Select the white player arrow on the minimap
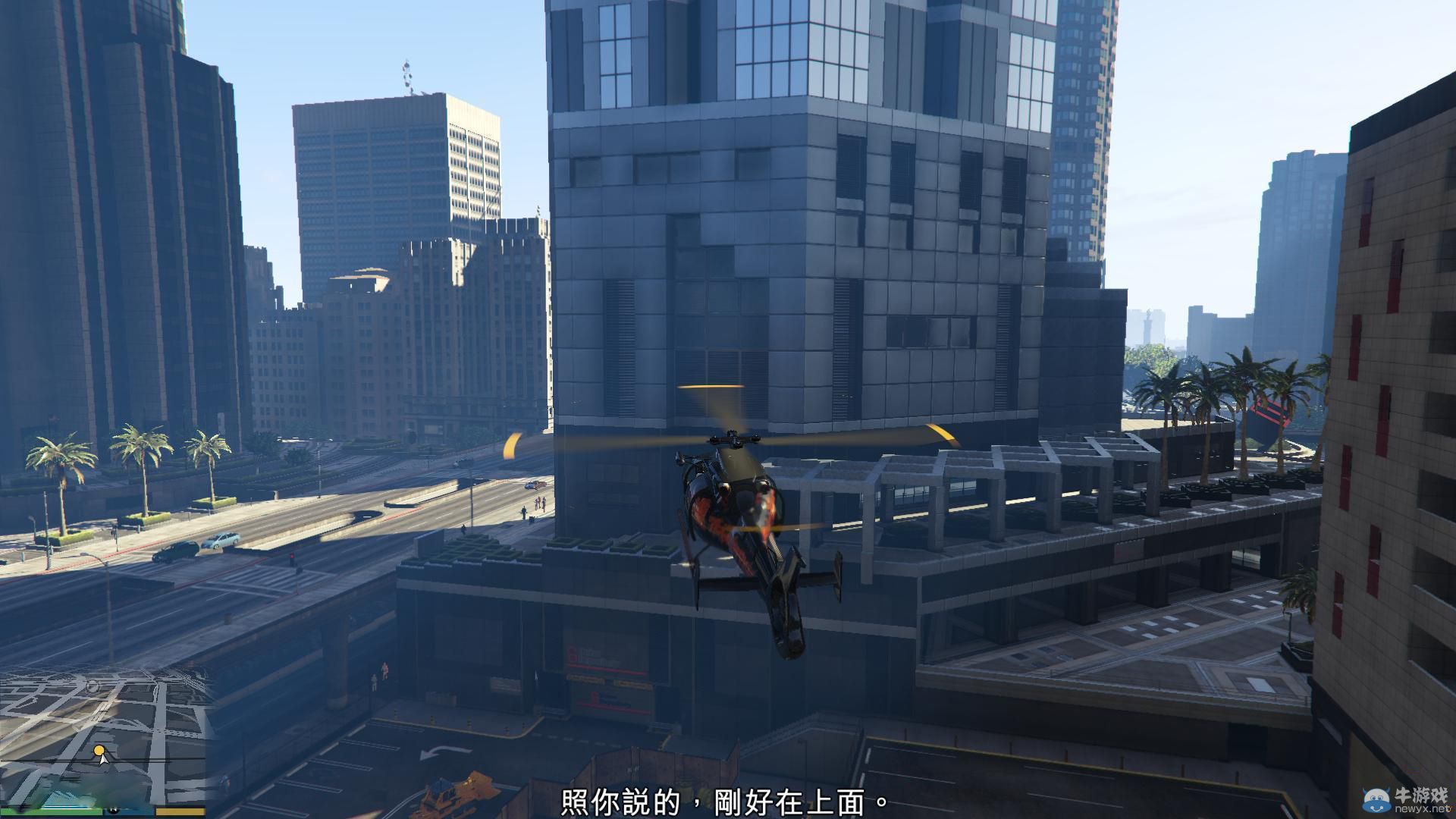The height and width of the screenshot is (819, 1456). (x=103, y=761)
